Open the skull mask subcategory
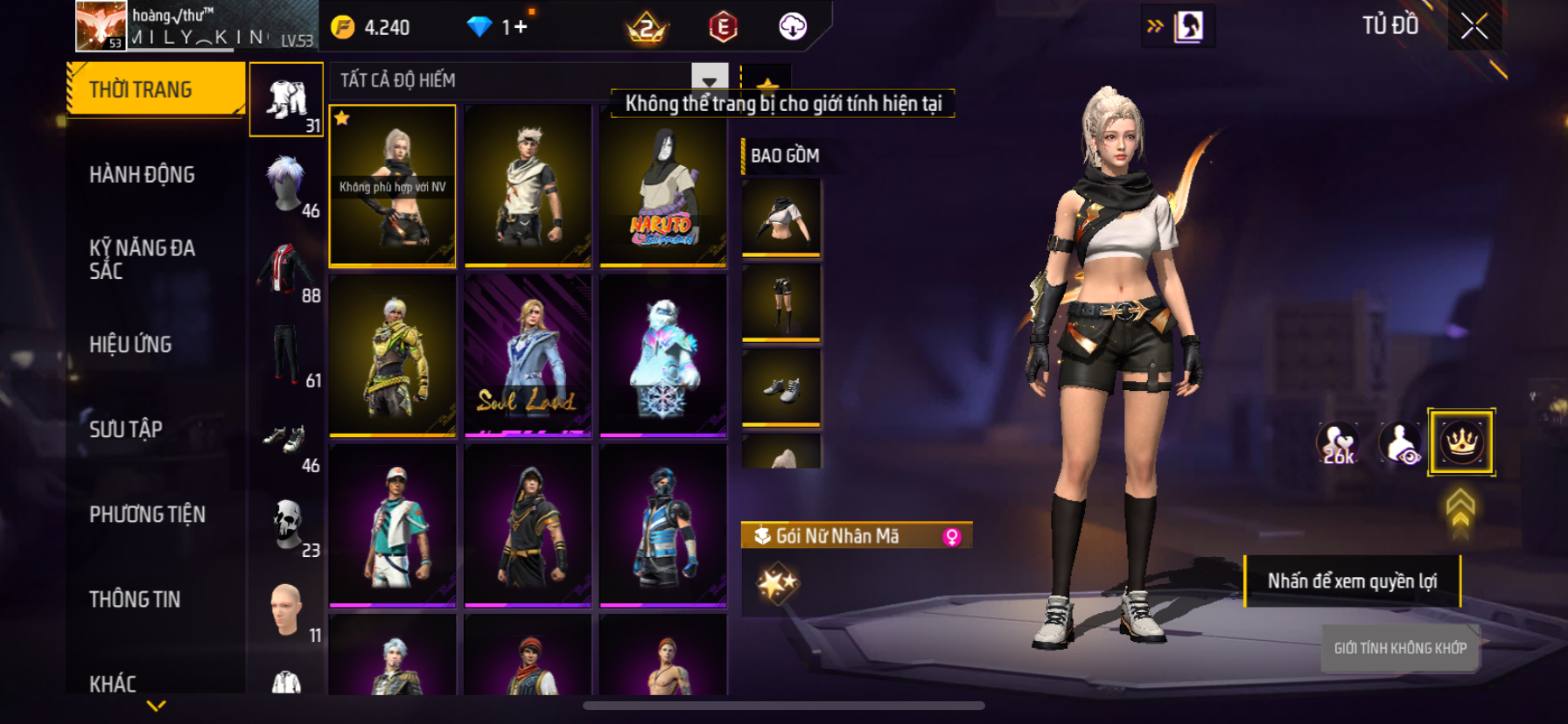This screenshot has width=1568, height=724. [x=287, y=525]
